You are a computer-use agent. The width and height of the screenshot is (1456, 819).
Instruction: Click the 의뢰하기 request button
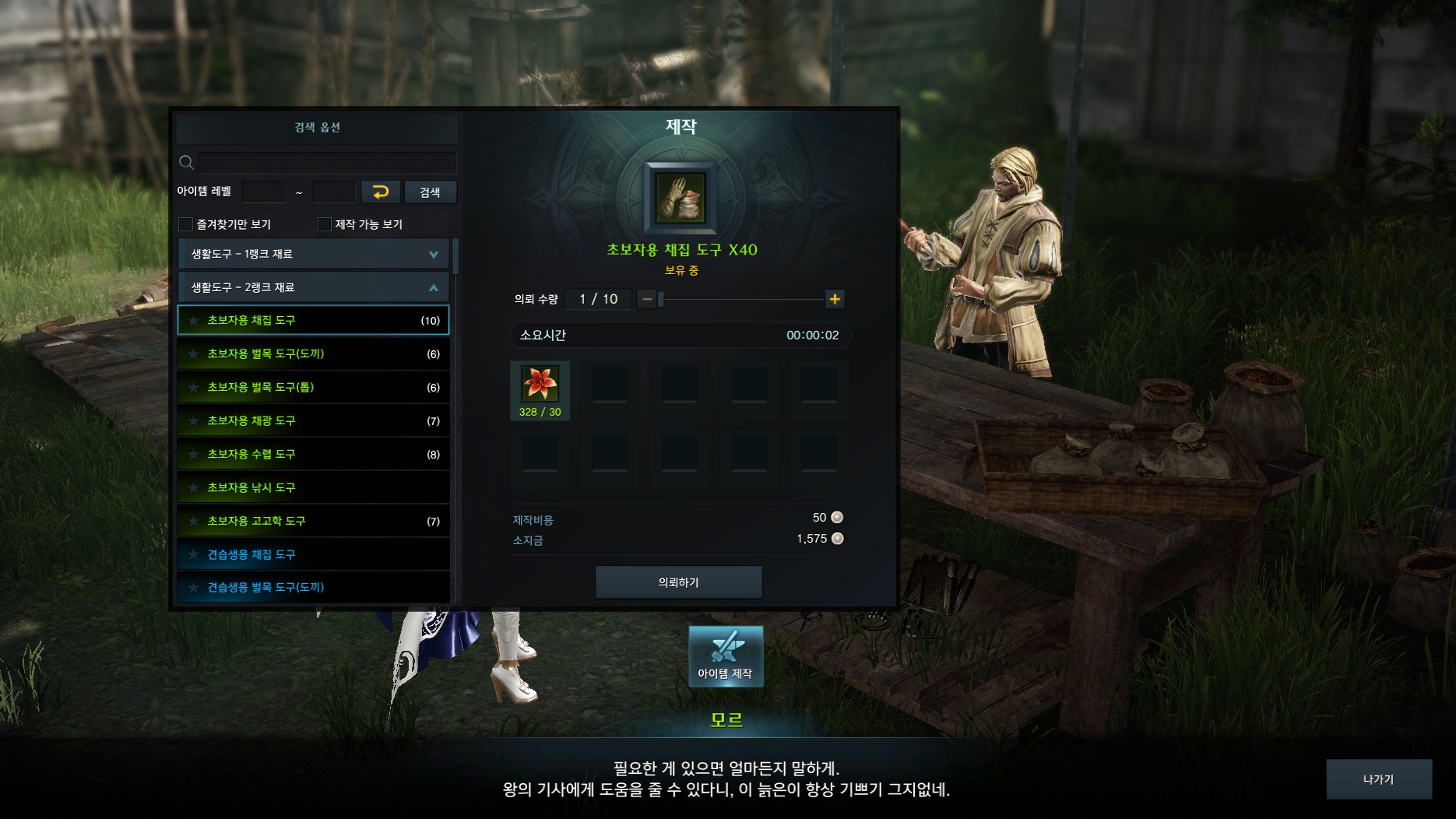(678, 582)
